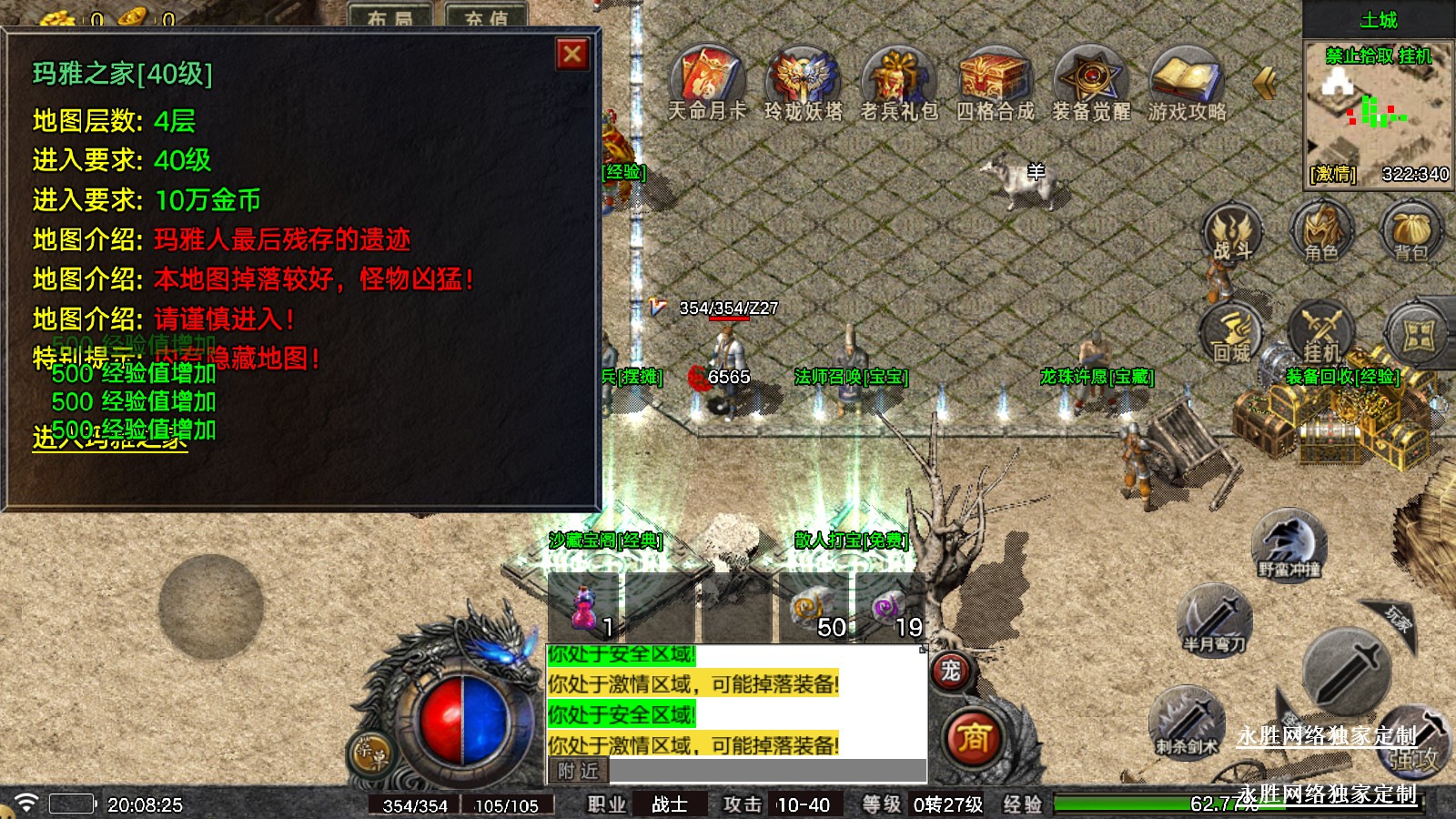The image size is (1456, 819).
Task: Open the 商 shop button
Action: tap(972, 737)
